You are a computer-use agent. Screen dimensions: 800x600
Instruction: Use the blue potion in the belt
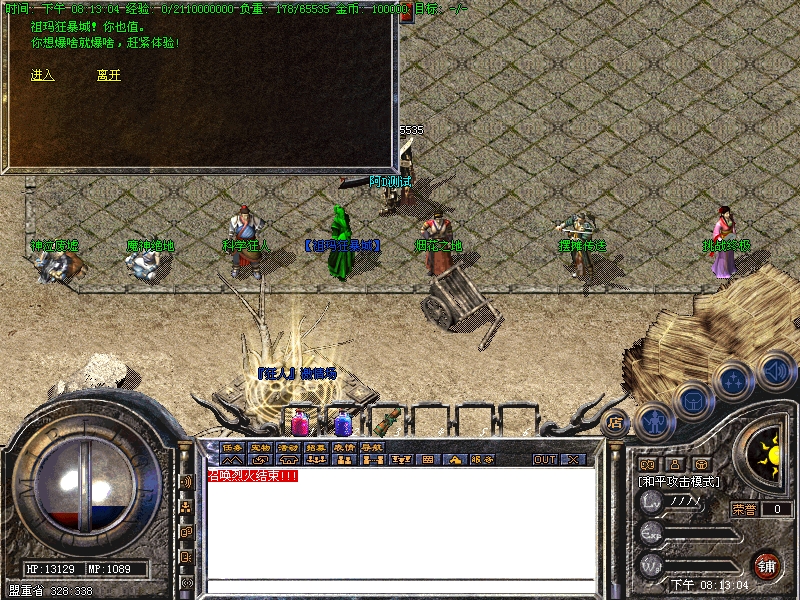342,422
